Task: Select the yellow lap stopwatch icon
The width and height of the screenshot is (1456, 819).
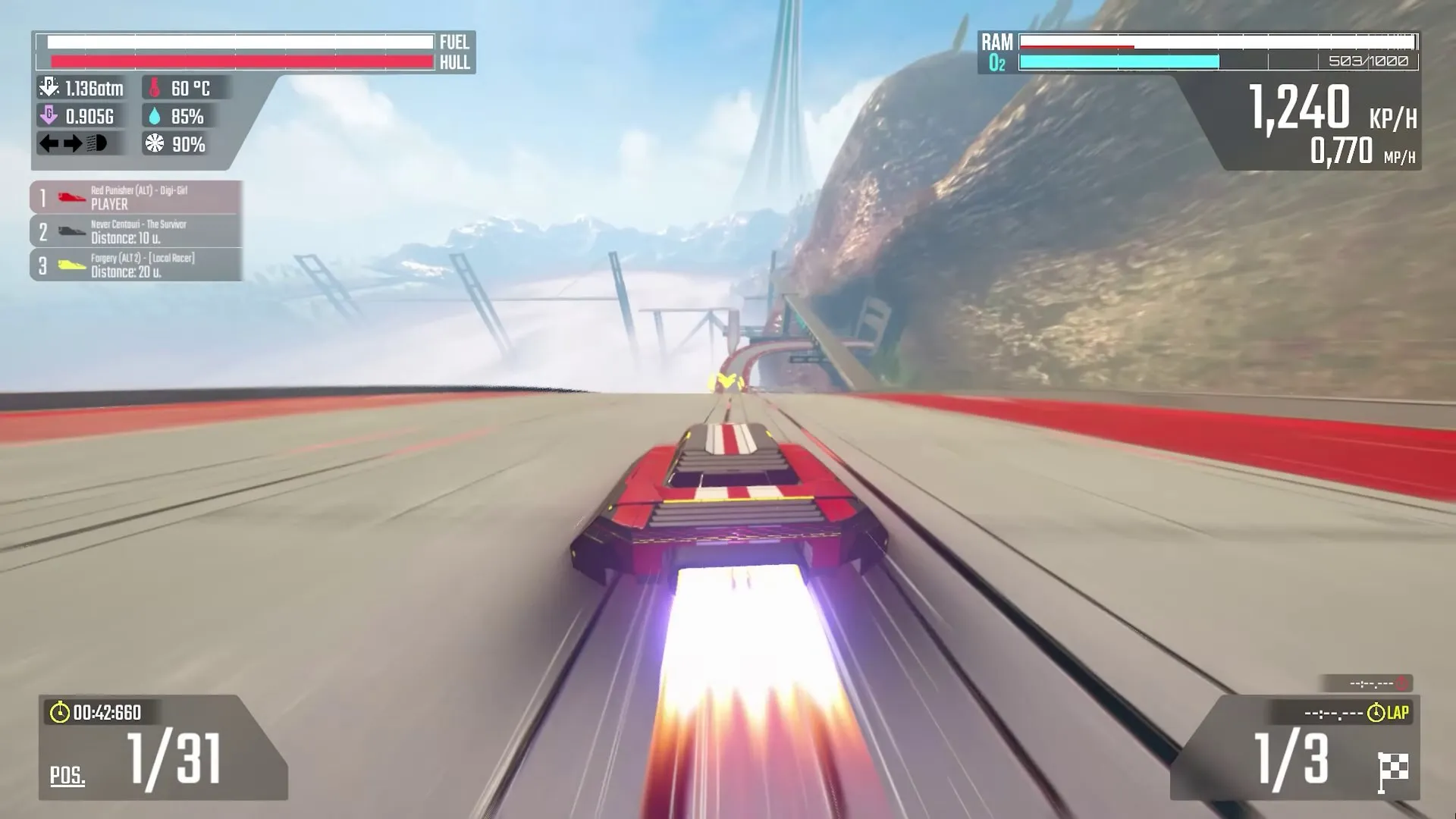Action: (x=1376, y=711)
